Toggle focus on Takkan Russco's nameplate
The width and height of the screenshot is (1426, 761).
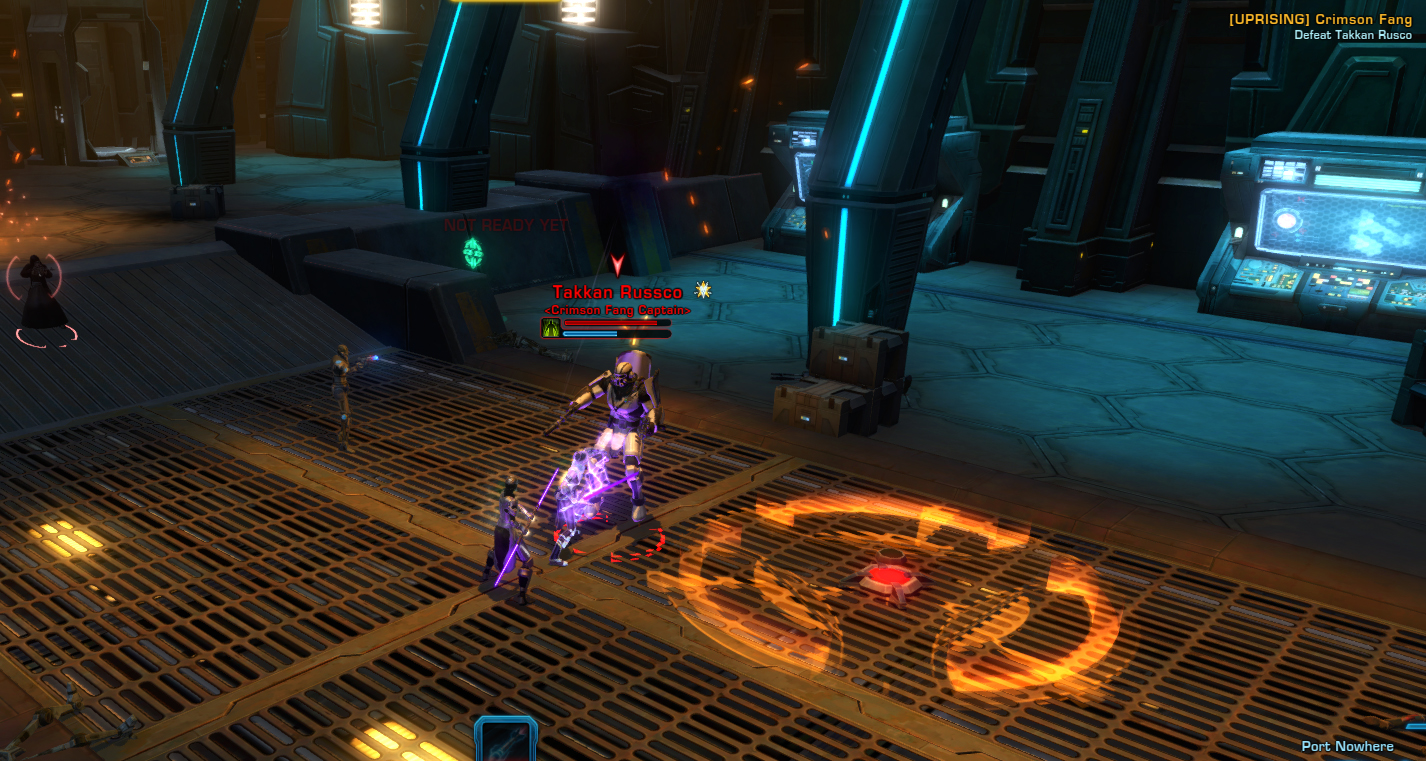(x=618, y=292)
